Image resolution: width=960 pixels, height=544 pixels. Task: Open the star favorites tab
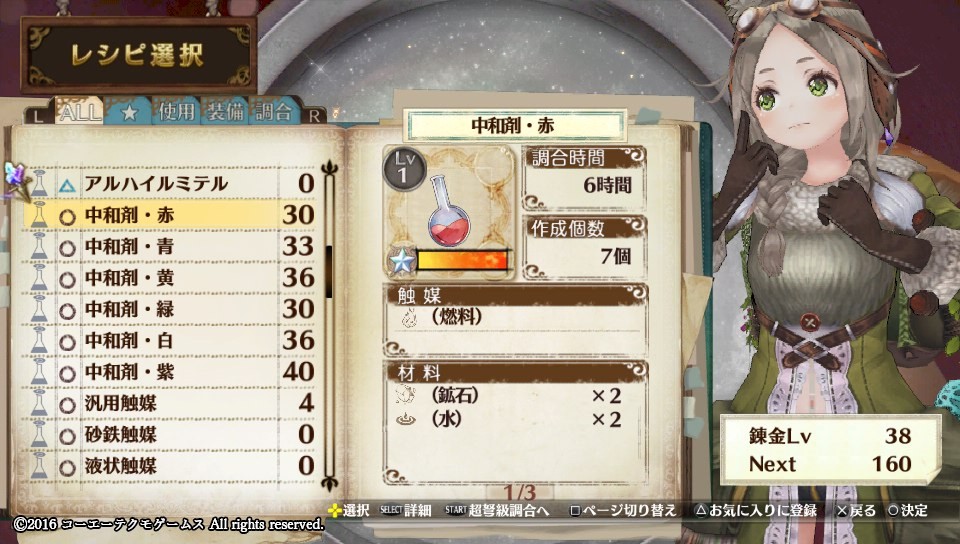(129, 112)
